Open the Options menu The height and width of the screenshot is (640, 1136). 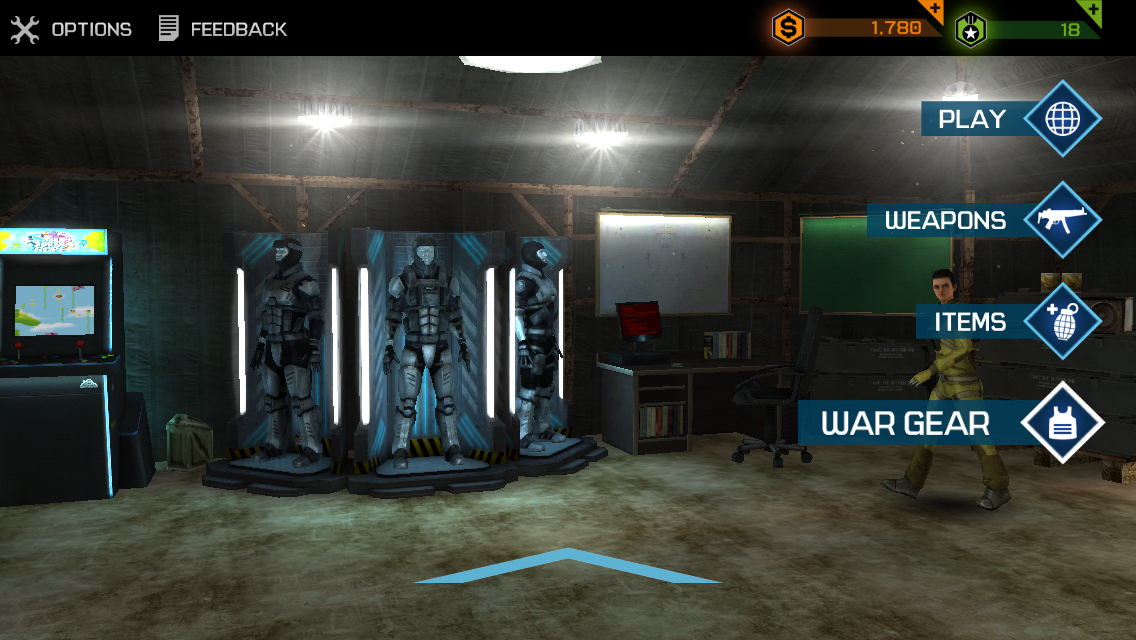[x=71, y=29]
